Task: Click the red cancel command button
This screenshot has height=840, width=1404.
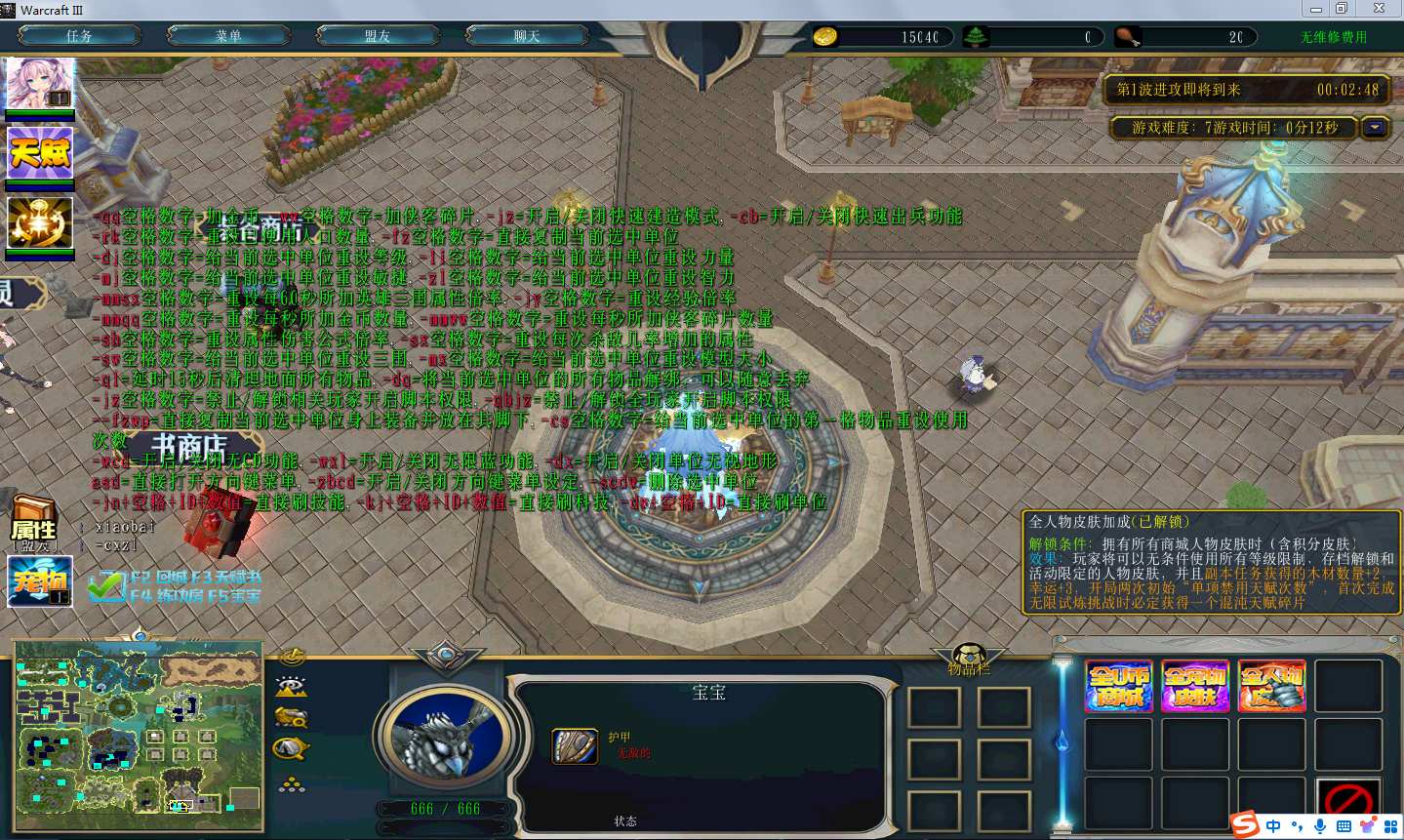Action: pyautogui.click(x=1348, y=801)
